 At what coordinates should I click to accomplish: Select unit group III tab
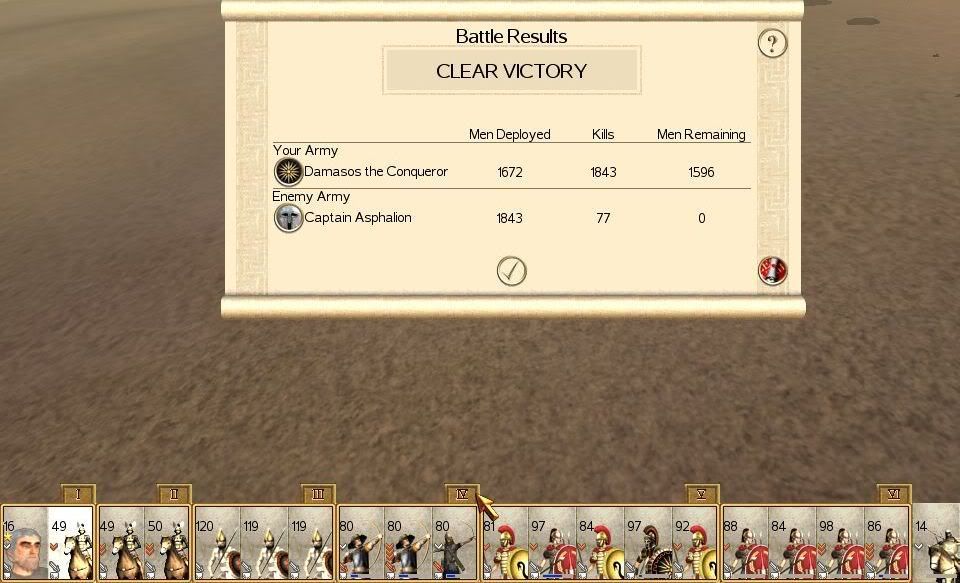point(318,494)
